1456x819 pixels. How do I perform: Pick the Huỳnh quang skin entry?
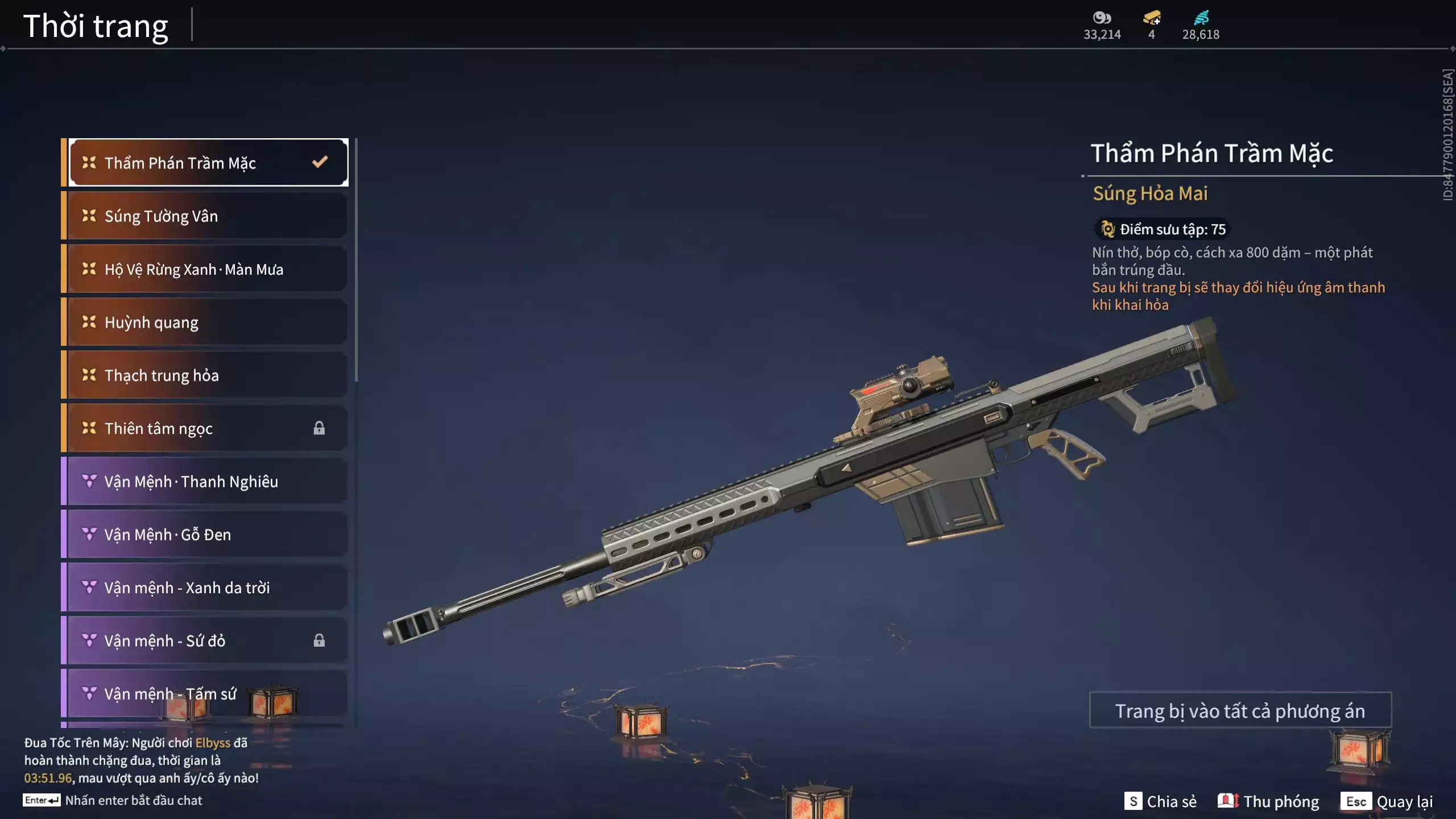coord(207,322)
